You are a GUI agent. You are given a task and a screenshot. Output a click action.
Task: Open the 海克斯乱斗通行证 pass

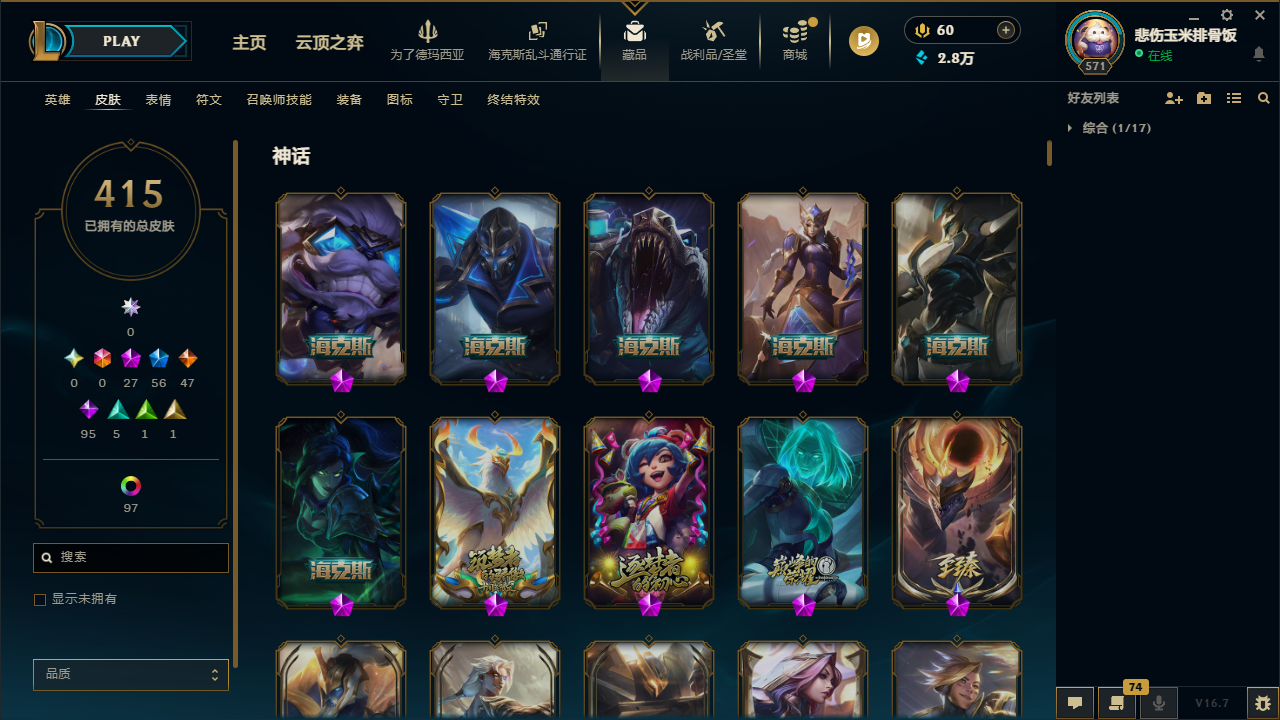click(x=537, y=41)
